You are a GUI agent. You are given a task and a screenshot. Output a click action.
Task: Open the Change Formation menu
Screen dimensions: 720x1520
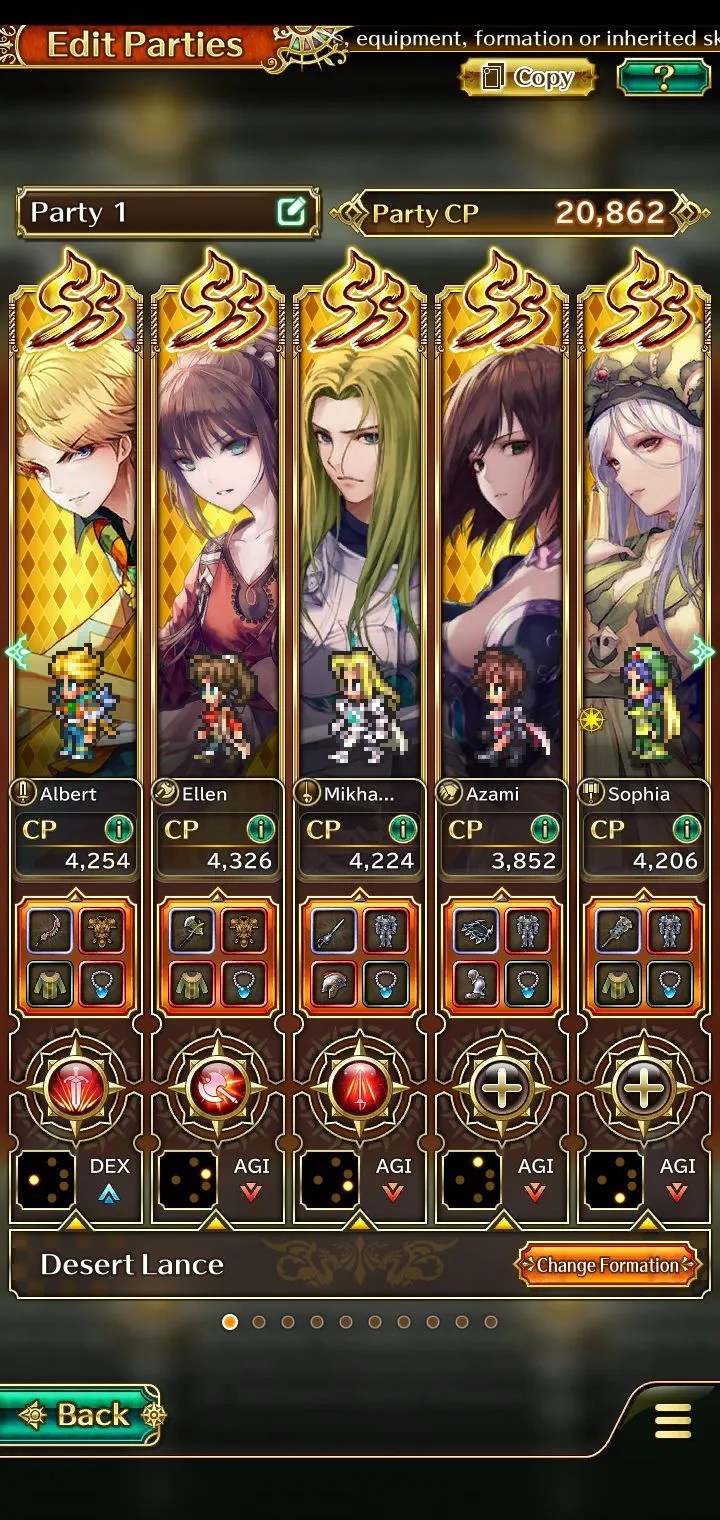(607, 1265)
